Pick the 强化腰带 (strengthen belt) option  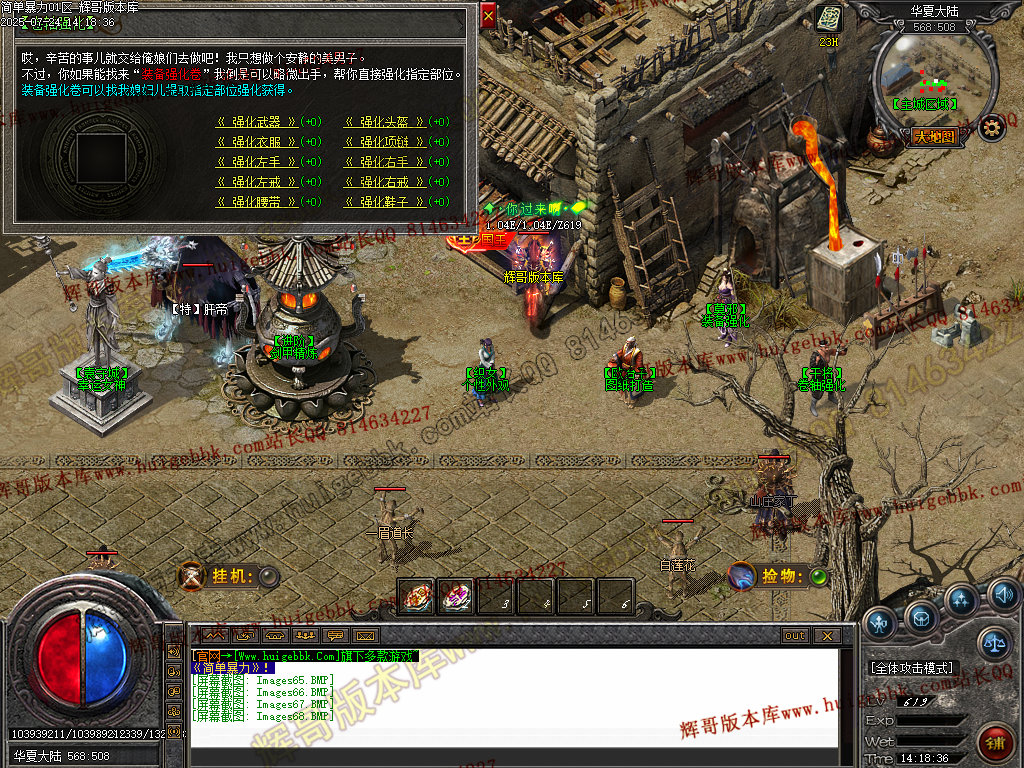click(x=256, y=202)
